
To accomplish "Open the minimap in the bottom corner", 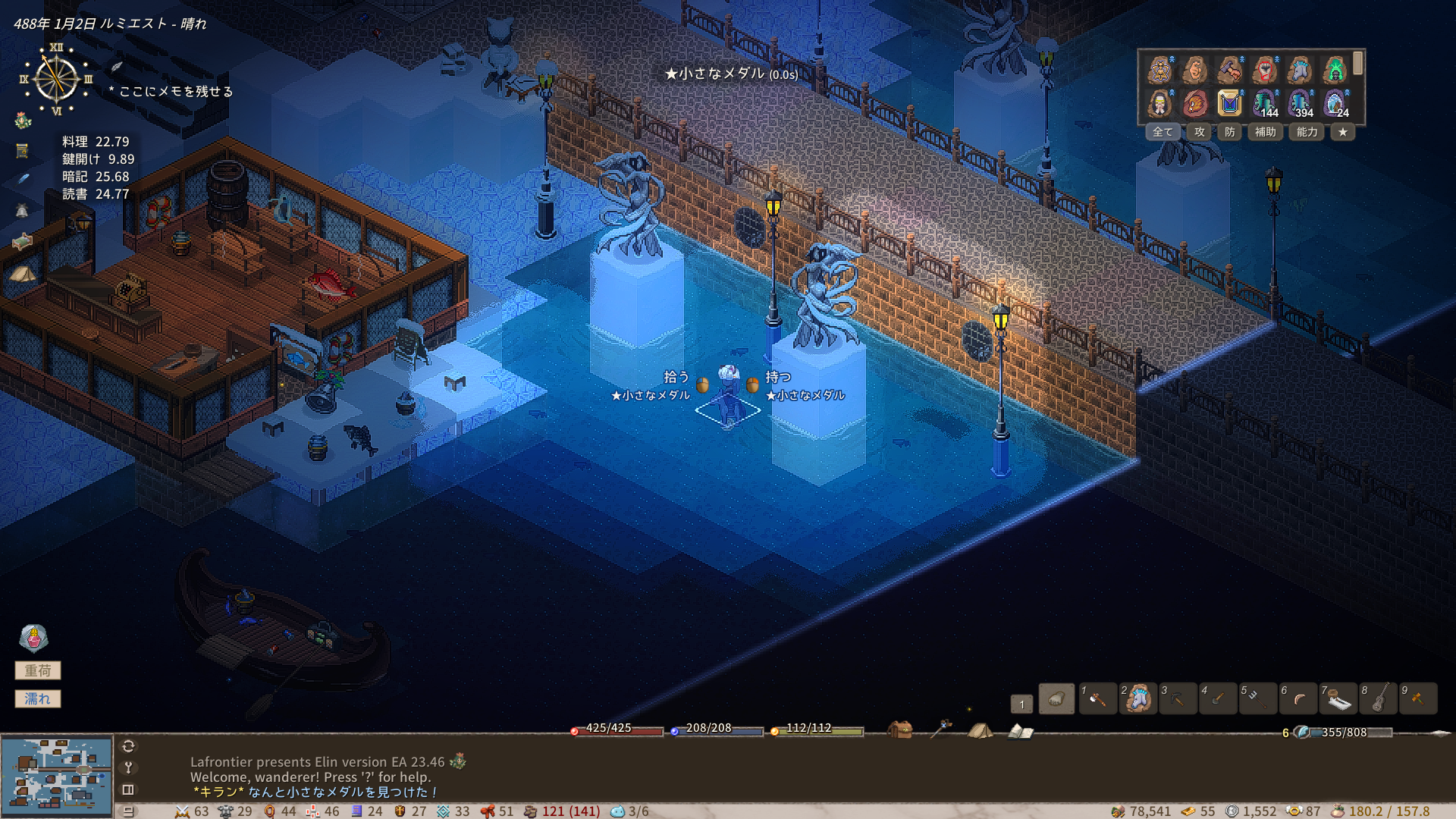I will coord(57,775).
